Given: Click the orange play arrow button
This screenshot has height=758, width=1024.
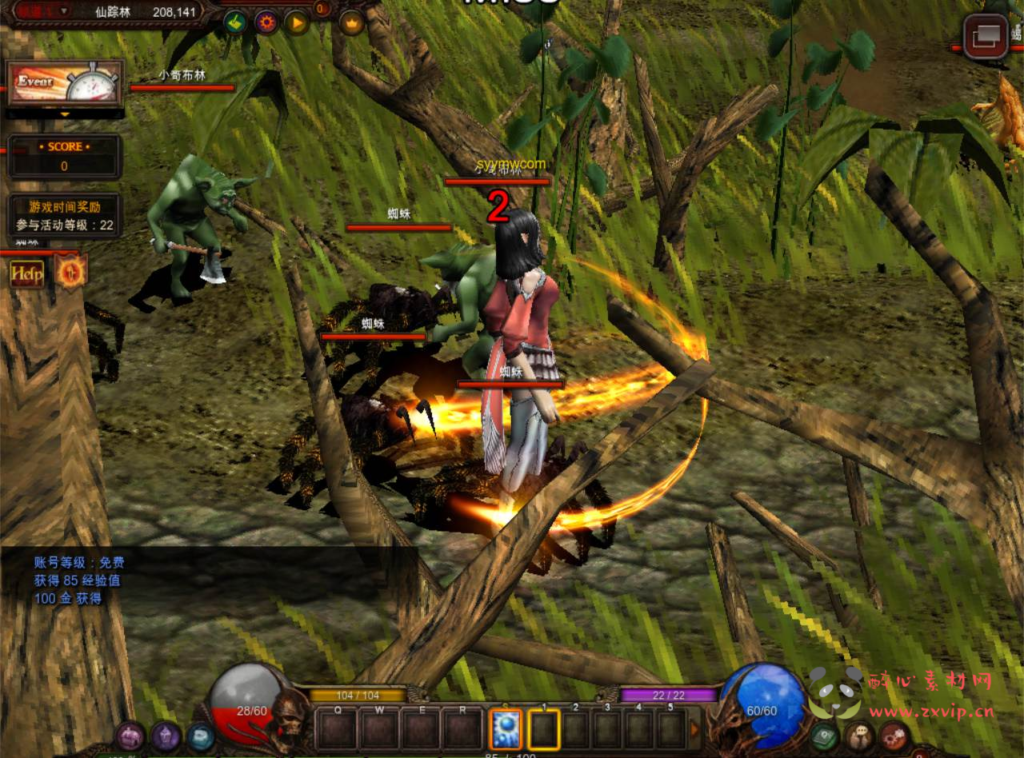Looking at the screenshot, I should (297, 21).
